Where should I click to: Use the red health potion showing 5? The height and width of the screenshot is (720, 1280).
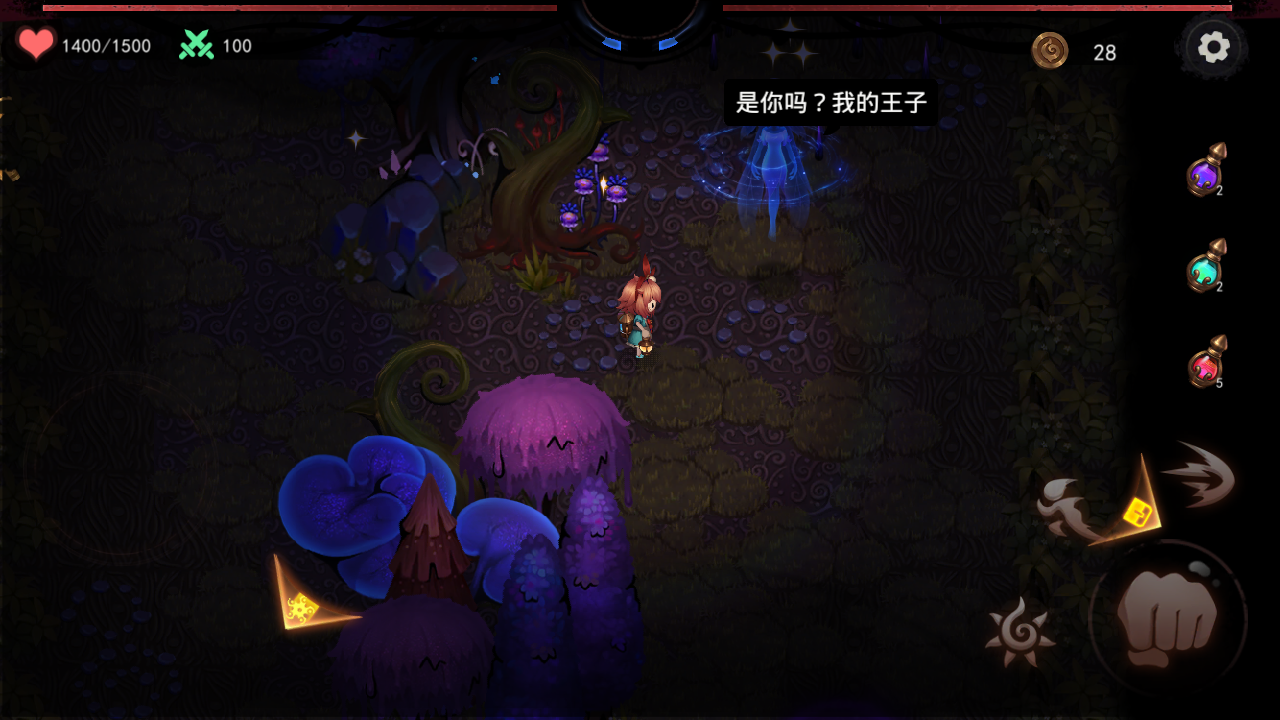[x=1203, y=364]
